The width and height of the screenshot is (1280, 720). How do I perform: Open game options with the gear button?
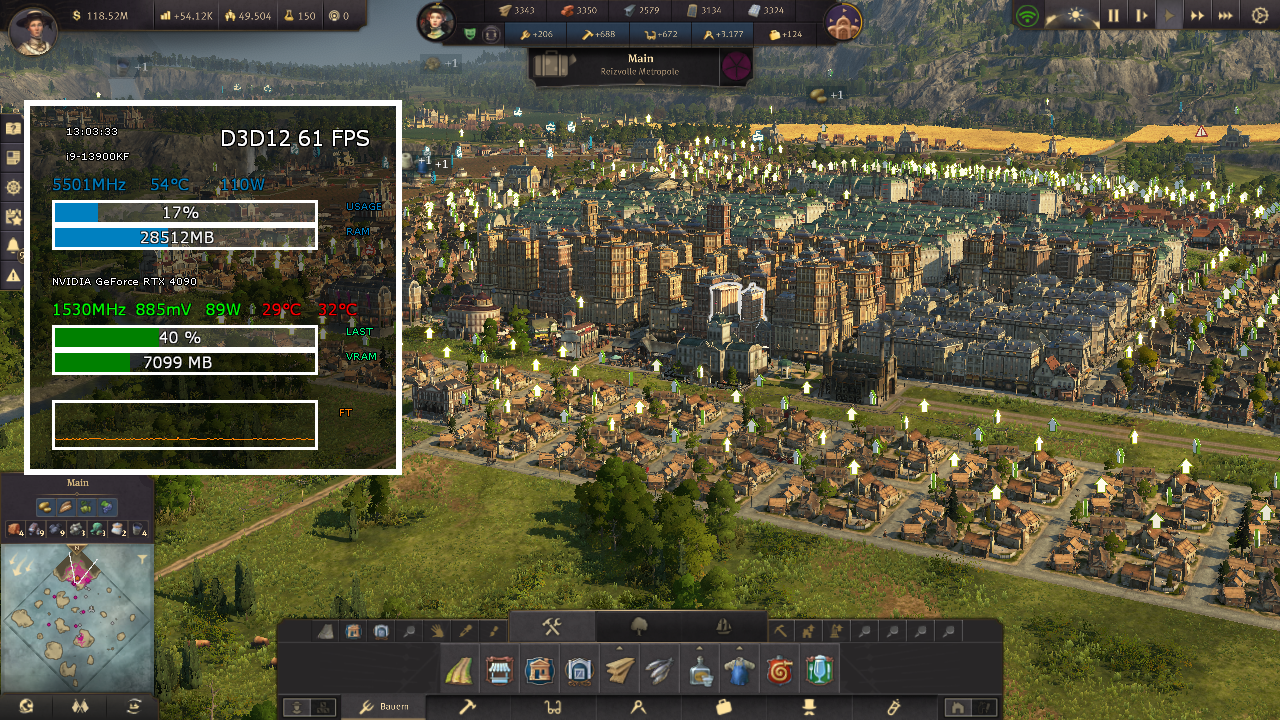(x=1260, y=15)
